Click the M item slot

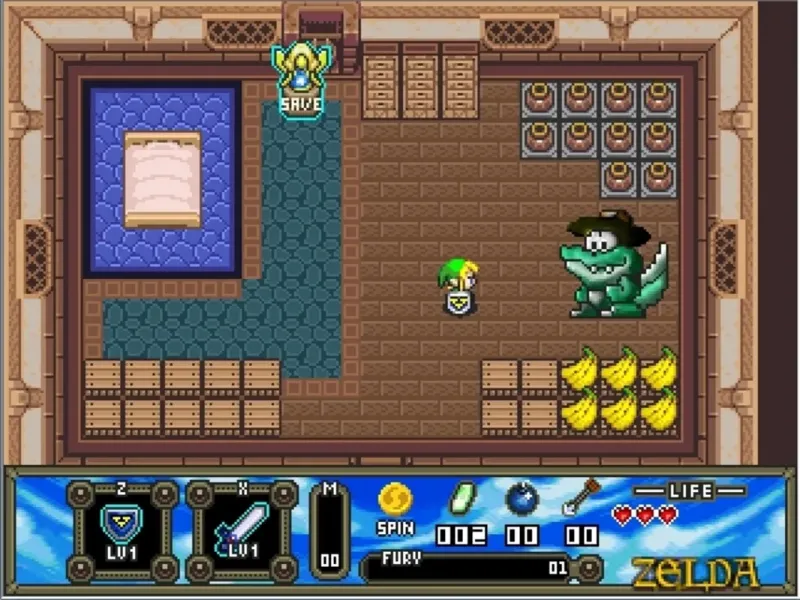pos(330,530)
